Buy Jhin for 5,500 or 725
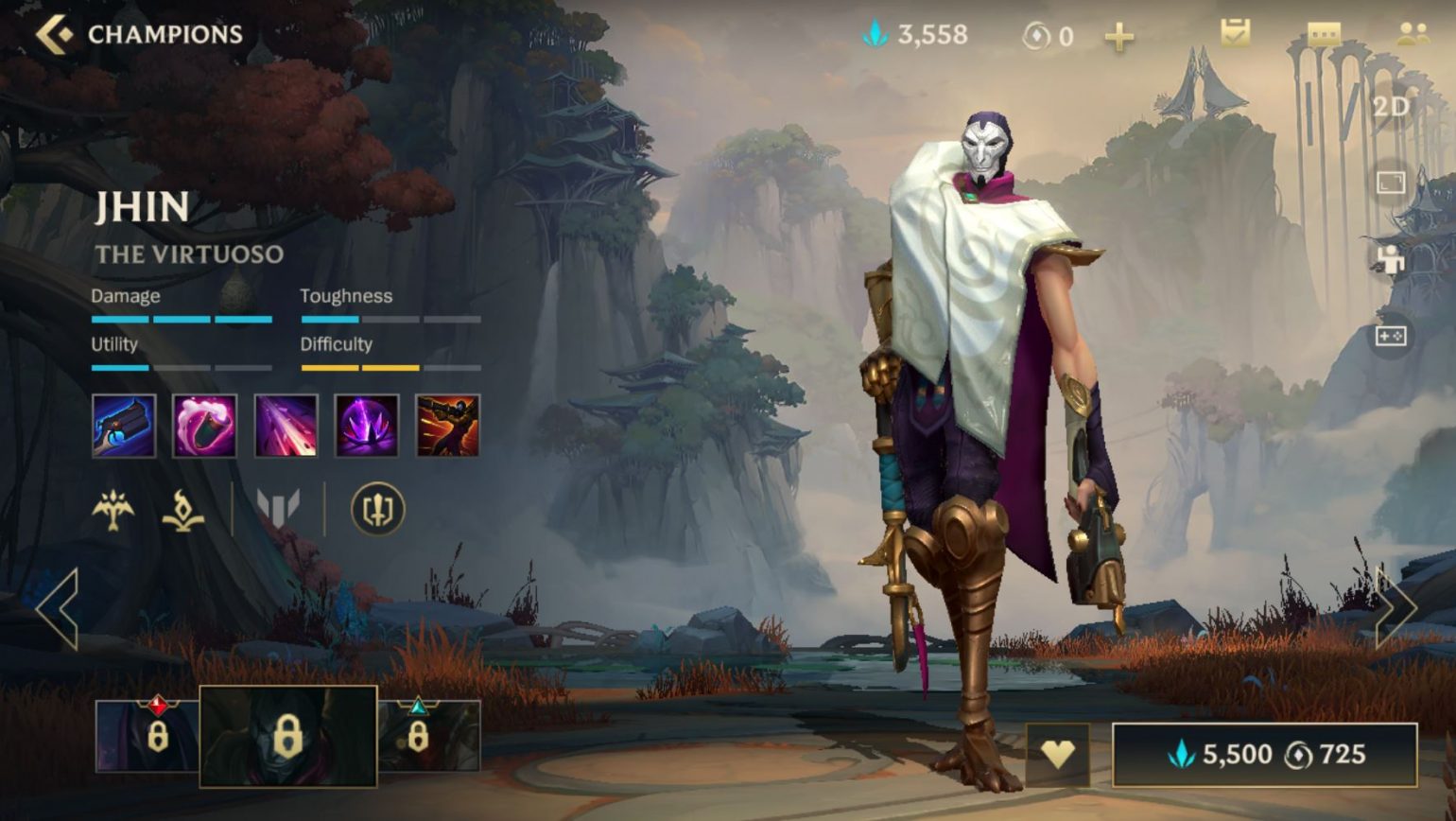Image resolution: width=1456 pixels, height=821 pixels. [x=1264, y=754]
